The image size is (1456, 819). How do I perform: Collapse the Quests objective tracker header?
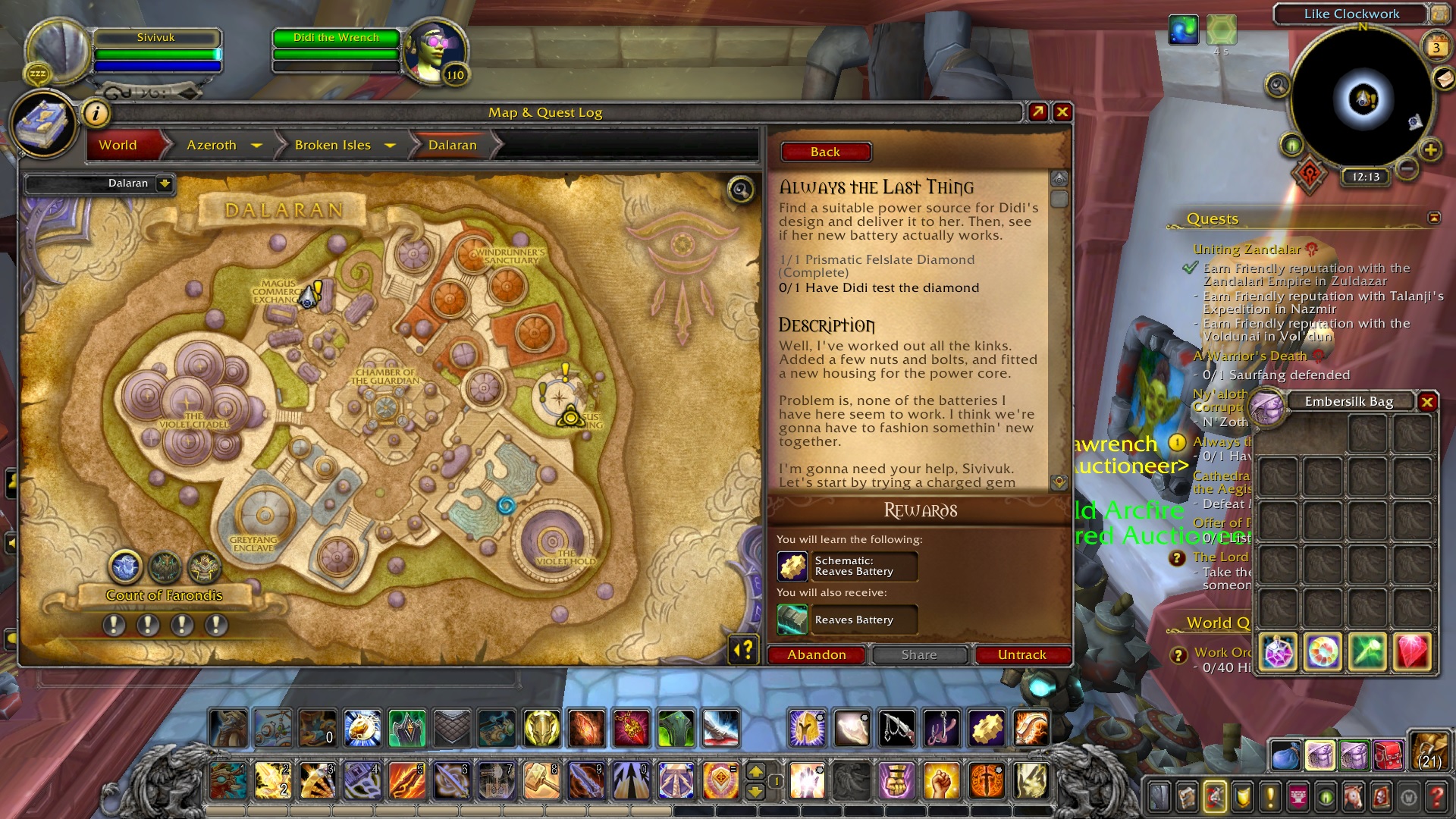[x=1433, y=218]
